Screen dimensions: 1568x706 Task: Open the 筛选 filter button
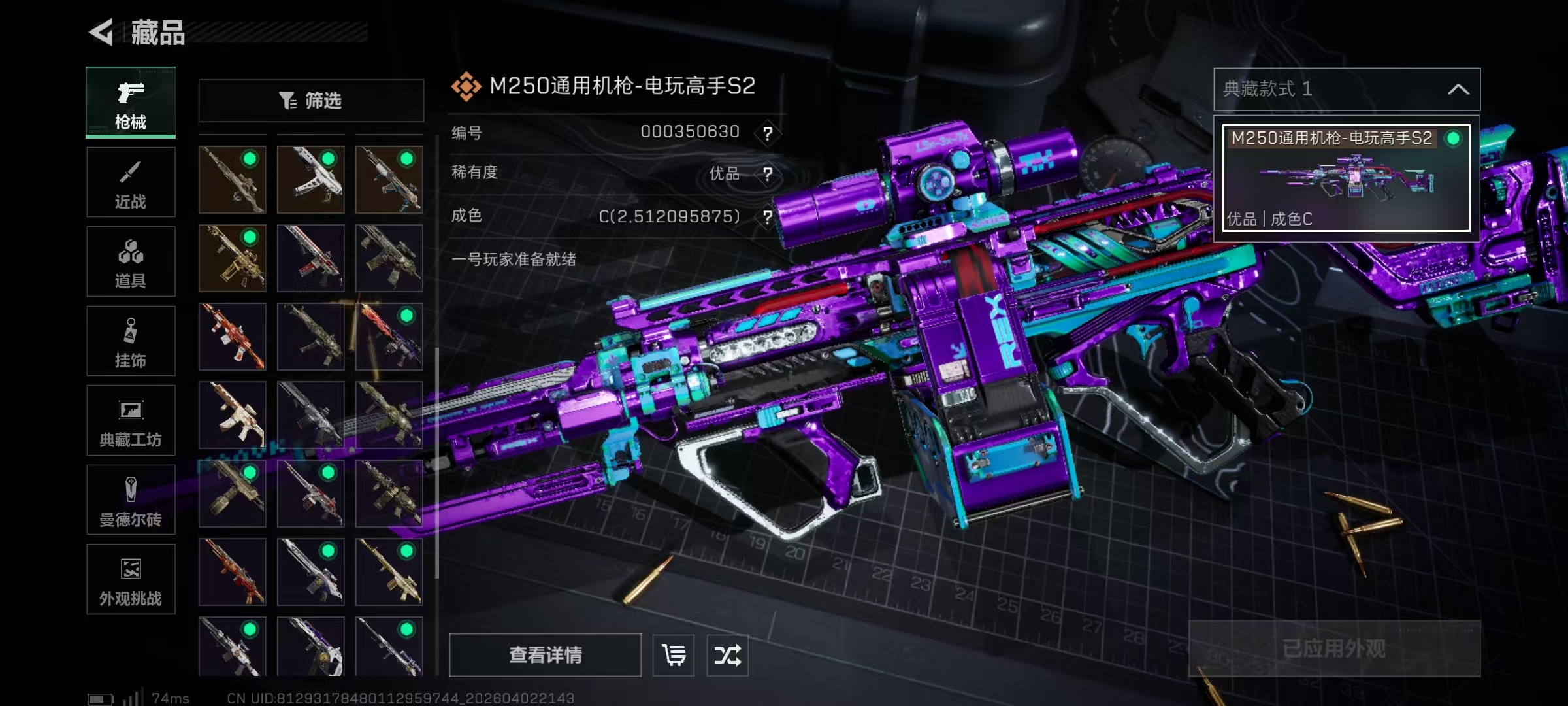tap(311, 101)
